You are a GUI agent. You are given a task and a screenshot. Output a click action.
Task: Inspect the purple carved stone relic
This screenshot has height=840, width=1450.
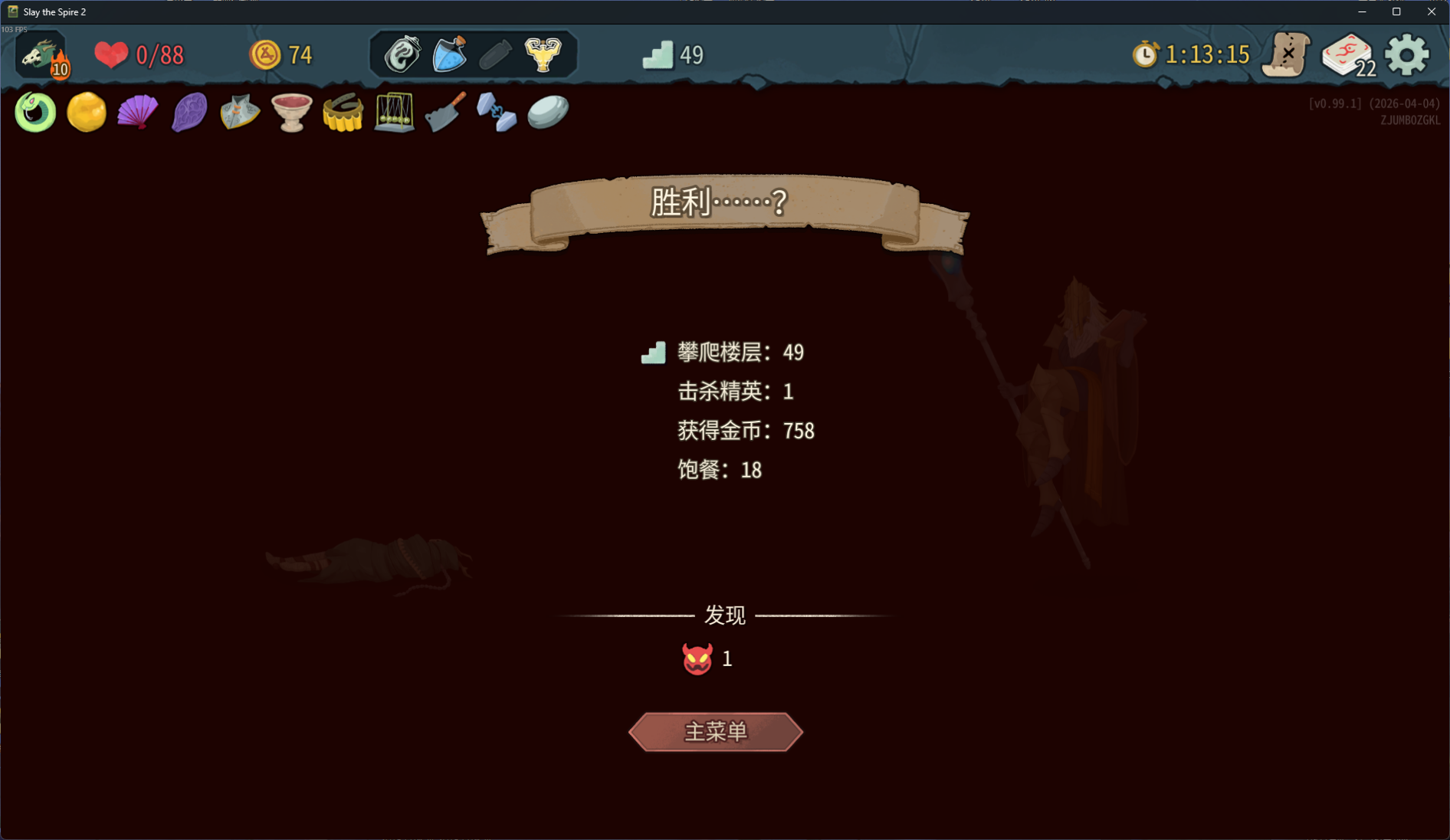click(x=189, y=113)
